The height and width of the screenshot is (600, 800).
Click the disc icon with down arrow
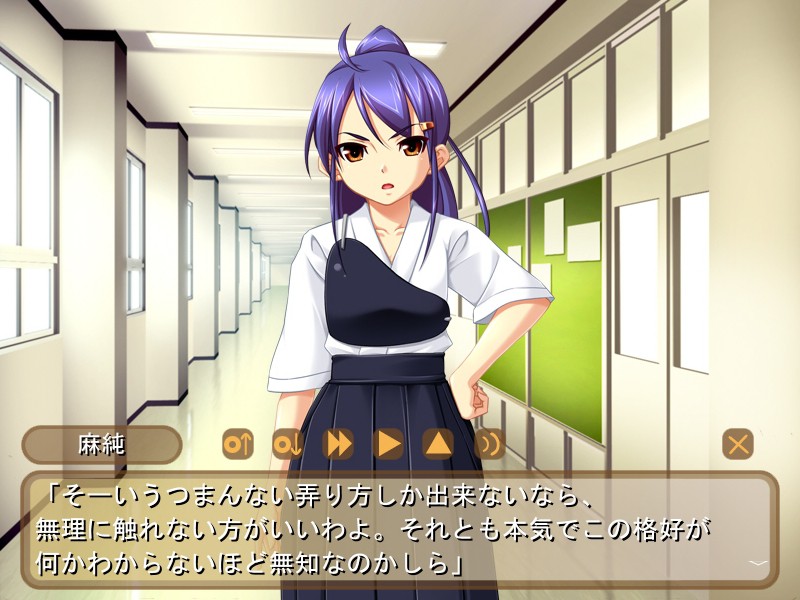(288, 443)
